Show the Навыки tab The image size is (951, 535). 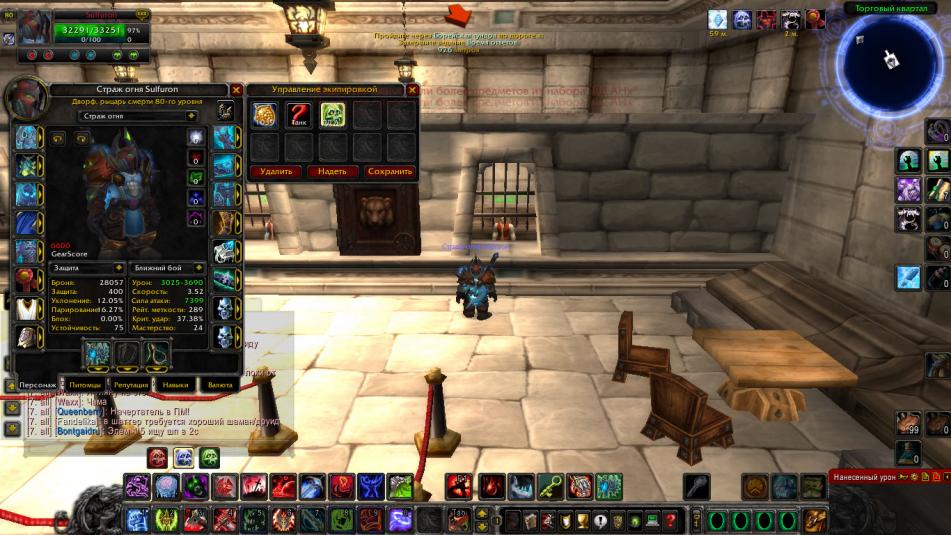(x=176, y=384)
